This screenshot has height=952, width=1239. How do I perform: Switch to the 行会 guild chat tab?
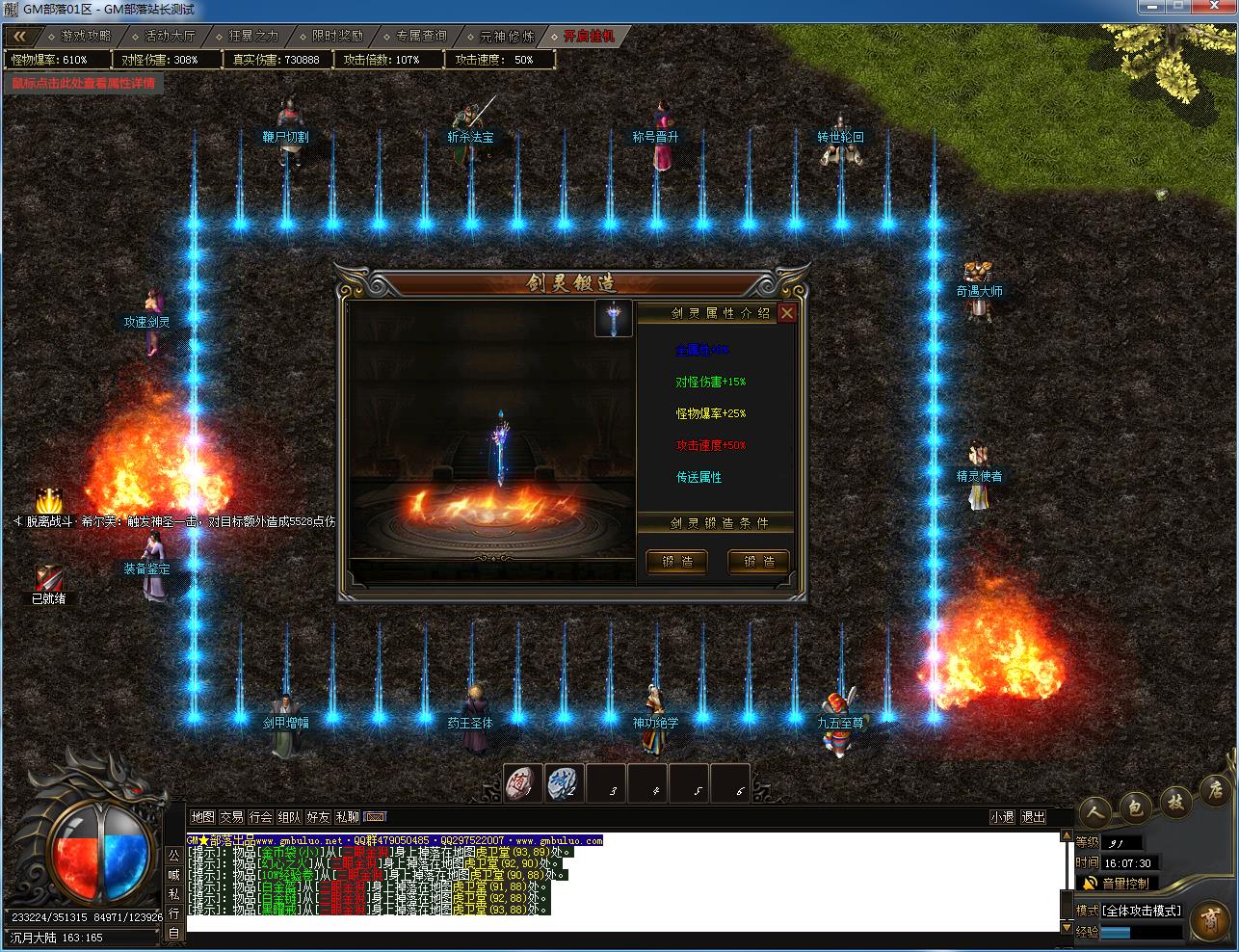pyautogui.click(x=260, y=817)
